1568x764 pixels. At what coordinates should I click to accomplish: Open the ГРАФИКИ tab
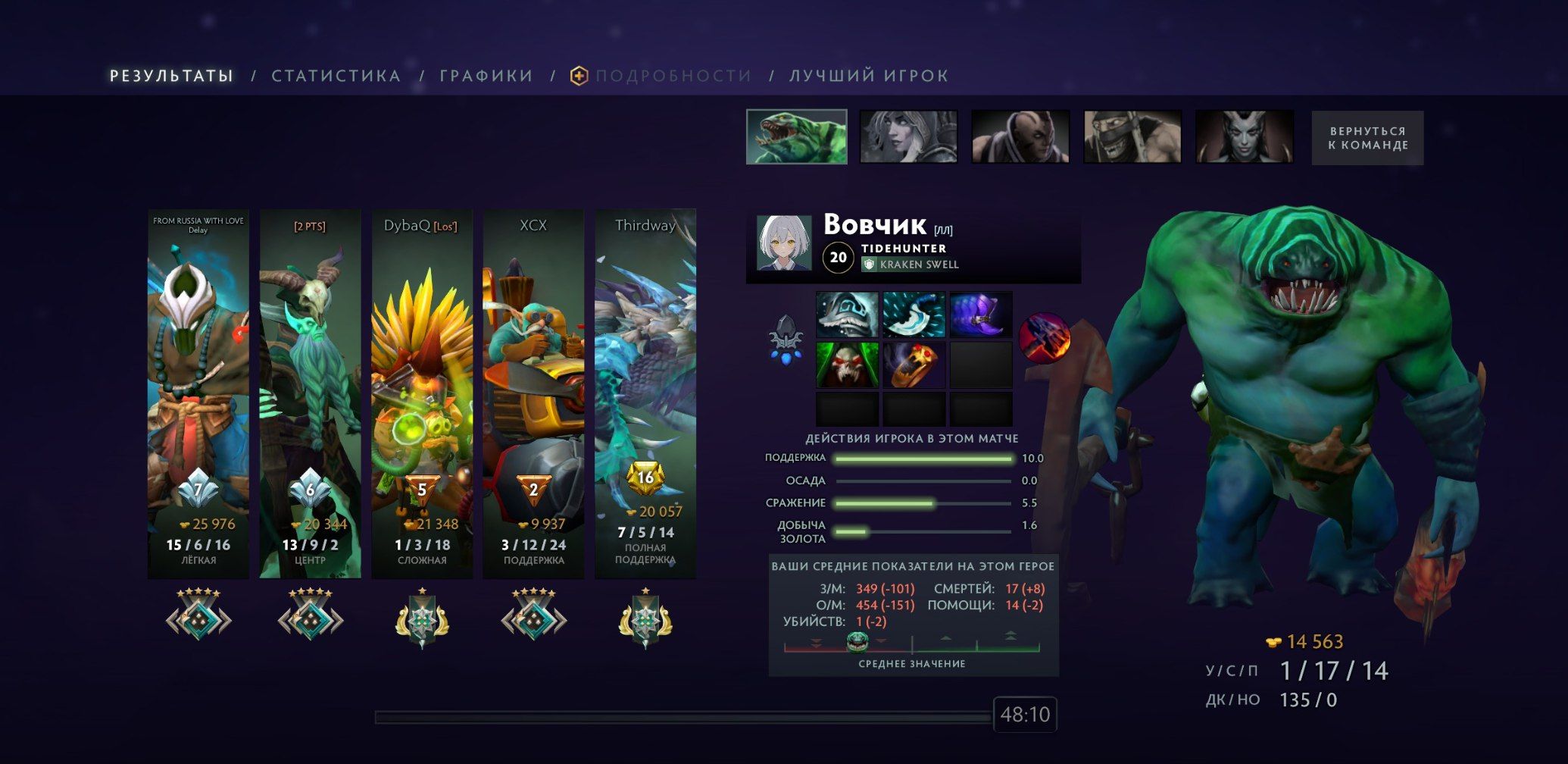485,75
